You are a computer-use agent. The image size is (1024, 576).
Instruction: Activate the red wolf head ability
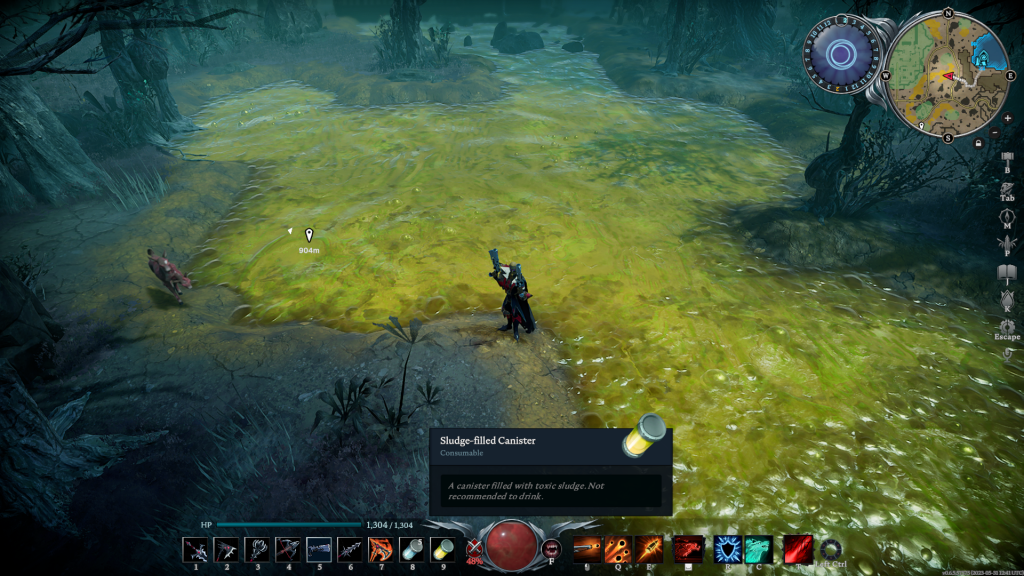[x=688, y=549]
